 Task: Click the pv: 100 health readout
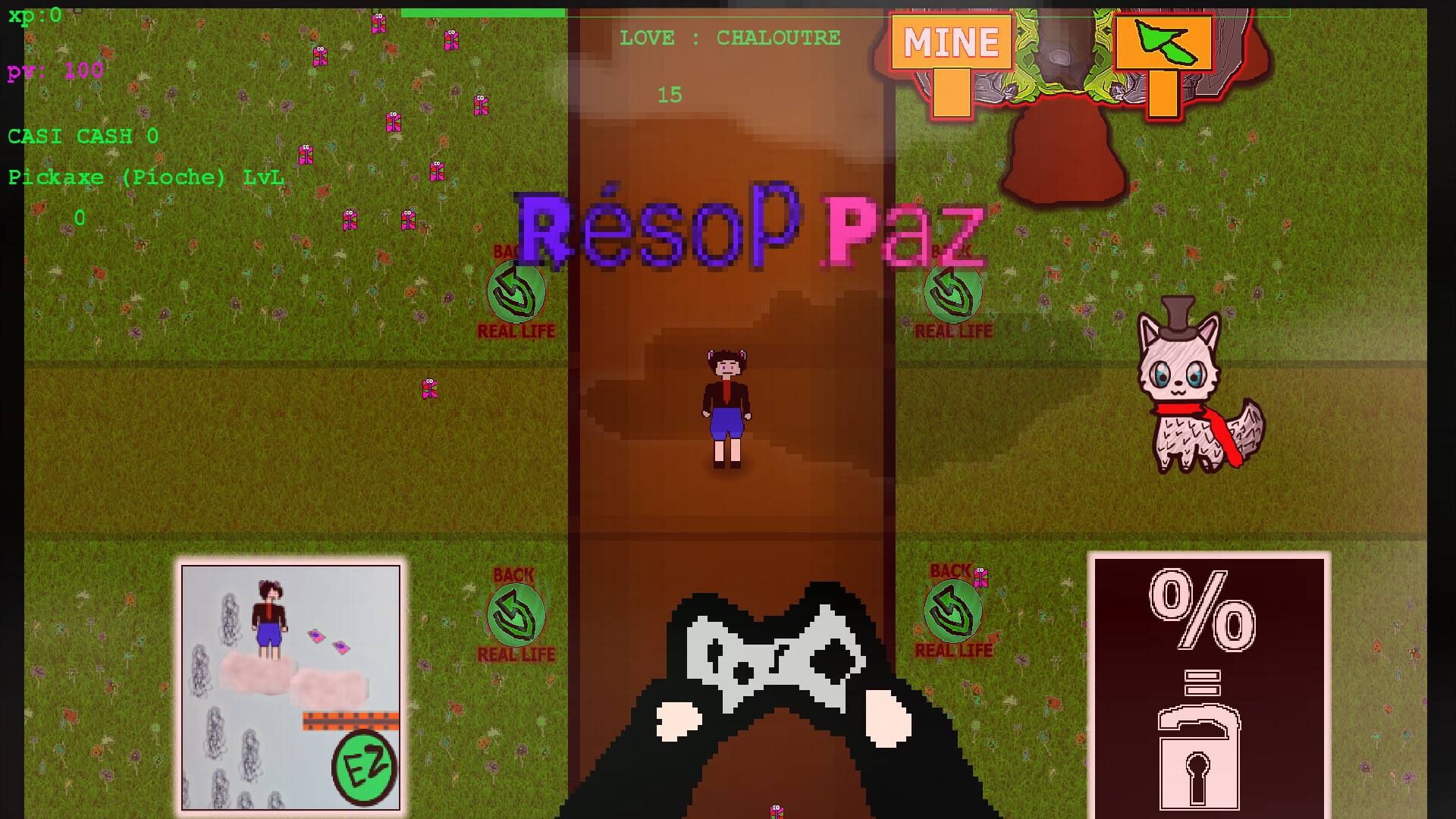55,72
